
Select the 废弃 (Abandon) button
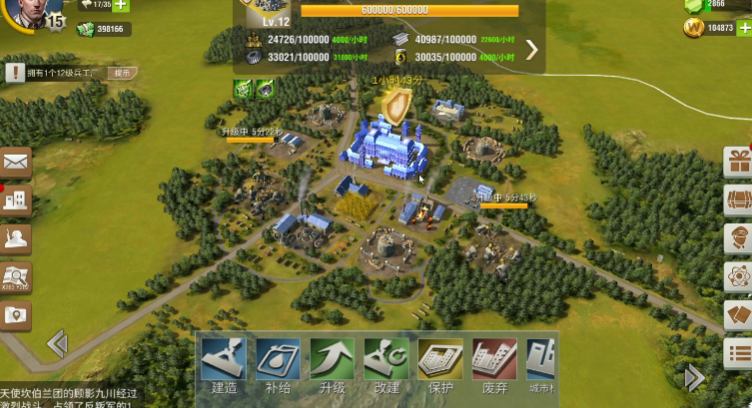click(x=494, y=364)
